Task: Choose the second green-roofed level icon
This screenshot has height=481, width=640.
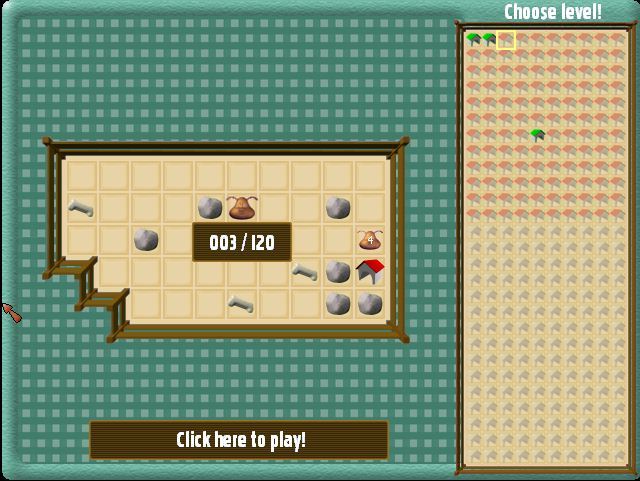Action: pos(490,39)
